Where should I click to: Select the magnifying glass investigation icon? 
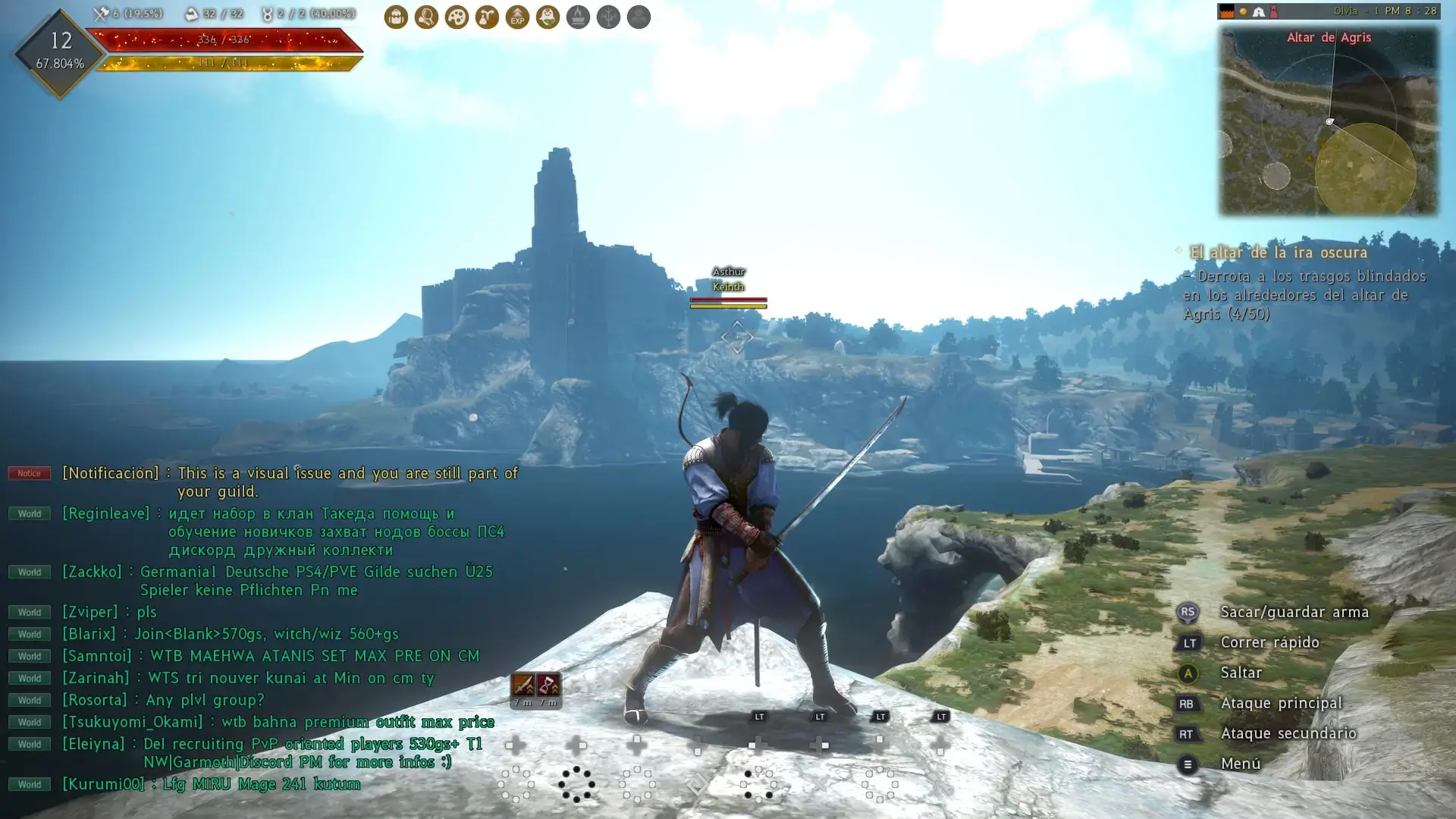tap(426, 17)
